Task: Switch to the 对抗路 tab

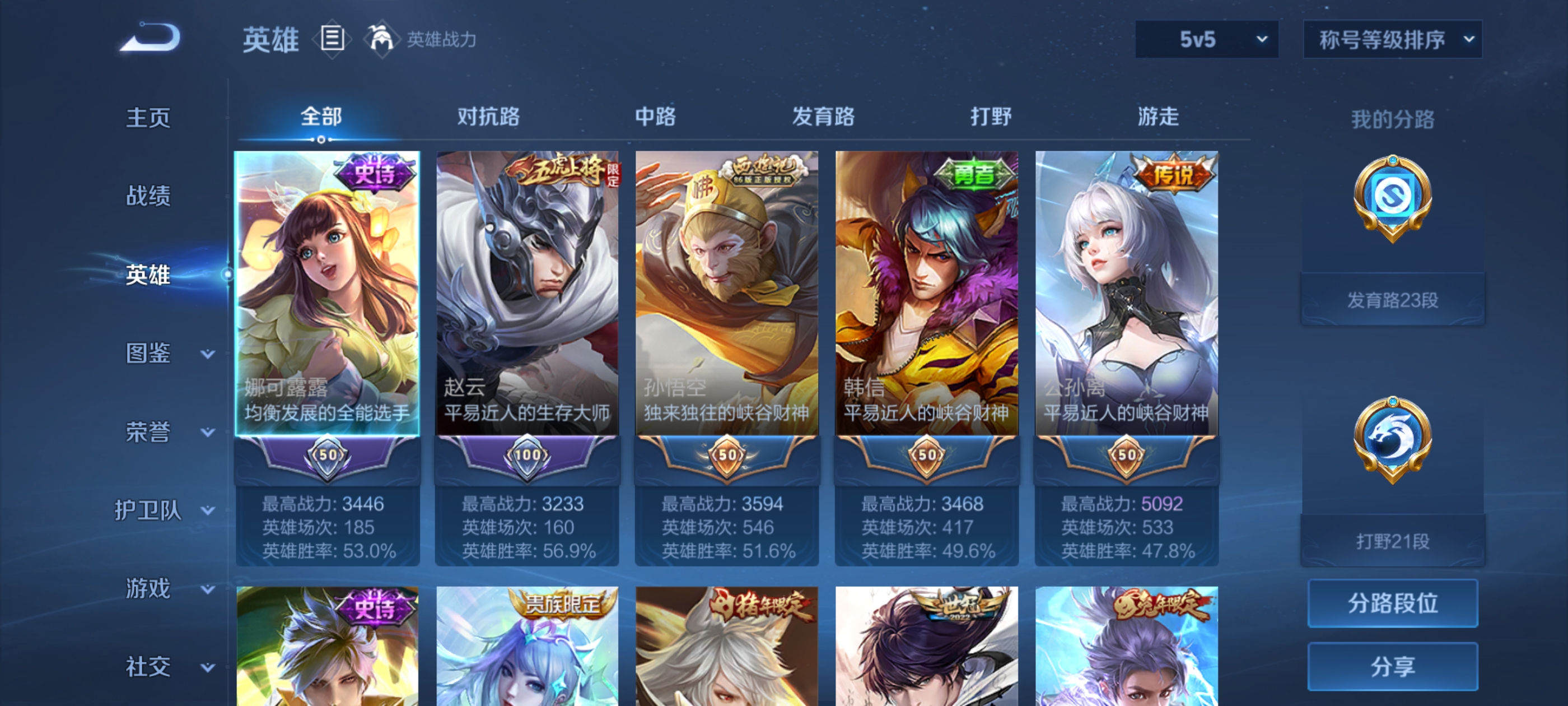Action: 487,117
